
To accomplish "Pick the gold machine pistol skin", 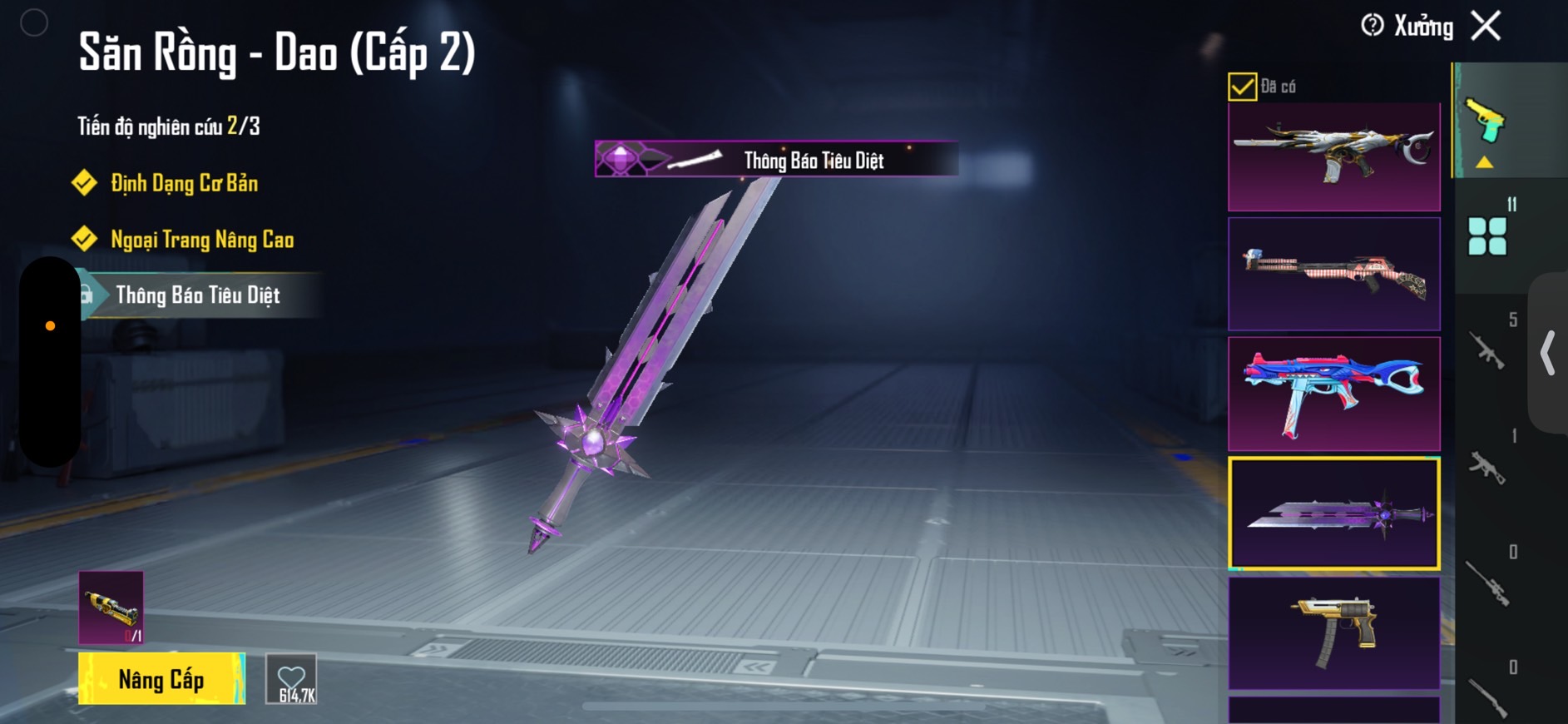I will [x=1333, y=633].
